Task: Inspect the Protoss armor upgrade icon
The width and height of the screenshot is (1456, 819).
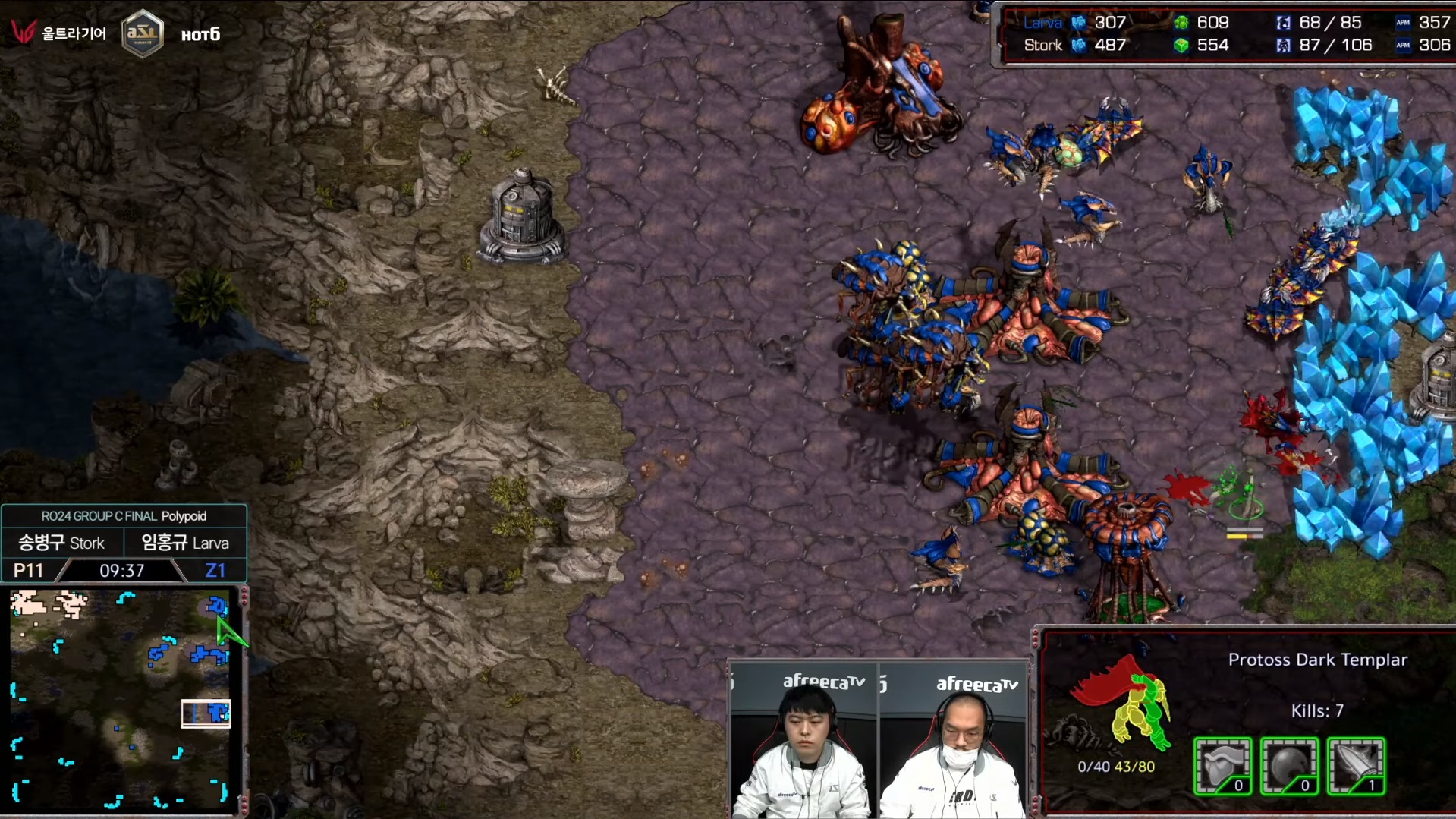Action: click(1222, 766)
